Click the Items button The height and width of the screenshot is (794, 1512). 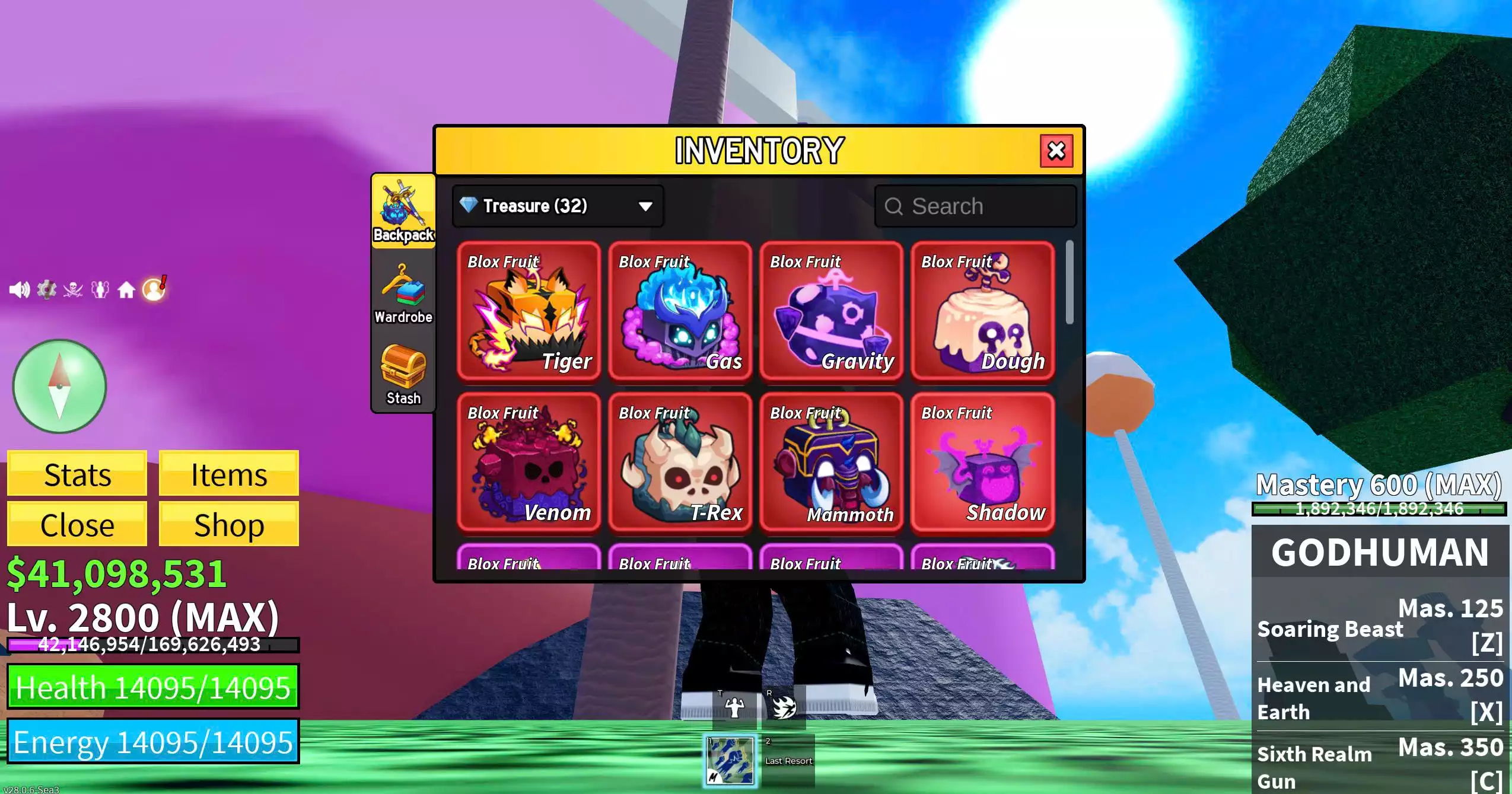(228, 473)
